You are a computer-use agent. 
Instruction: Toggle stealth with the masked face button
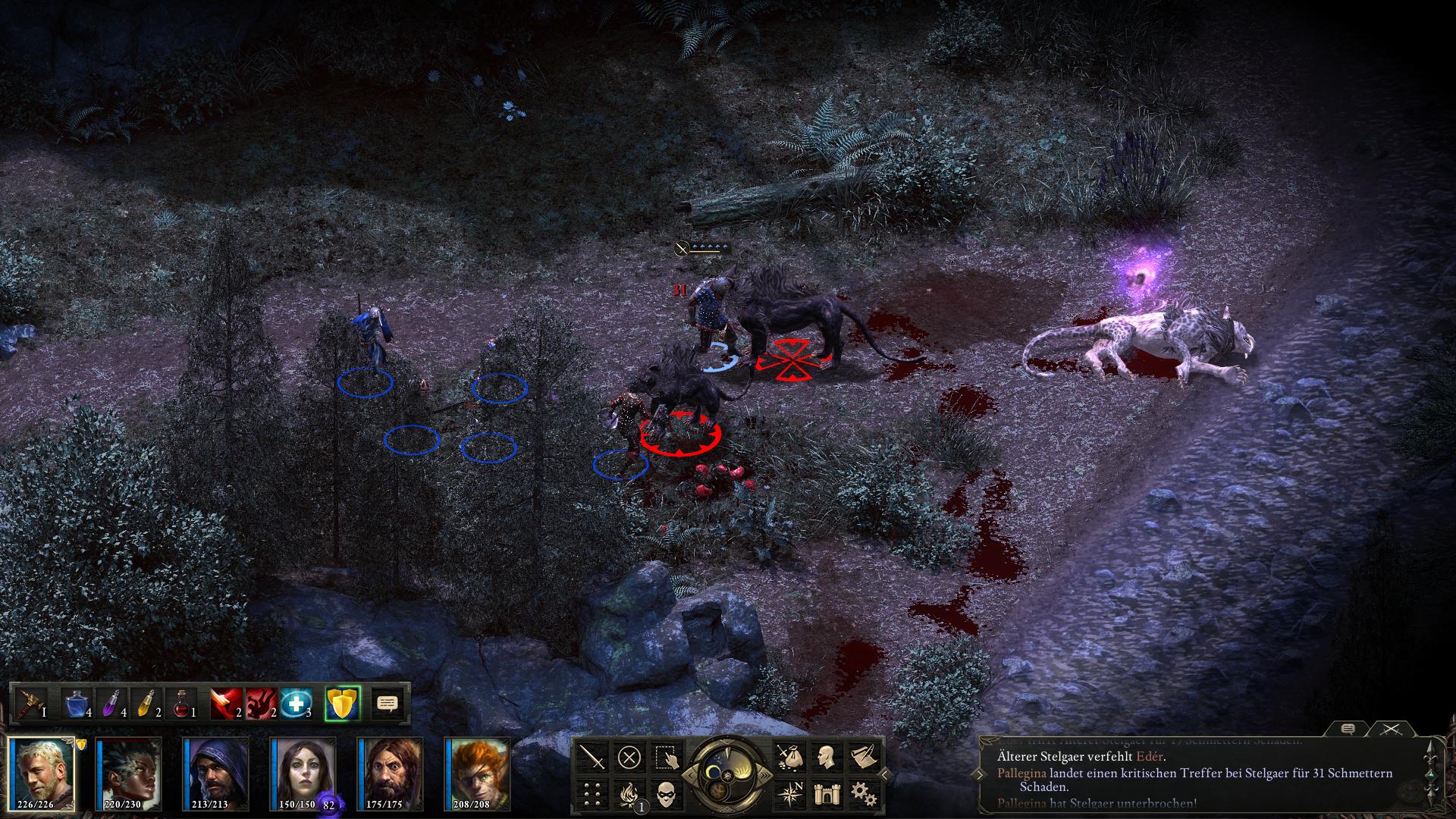[x=666, y=793]
